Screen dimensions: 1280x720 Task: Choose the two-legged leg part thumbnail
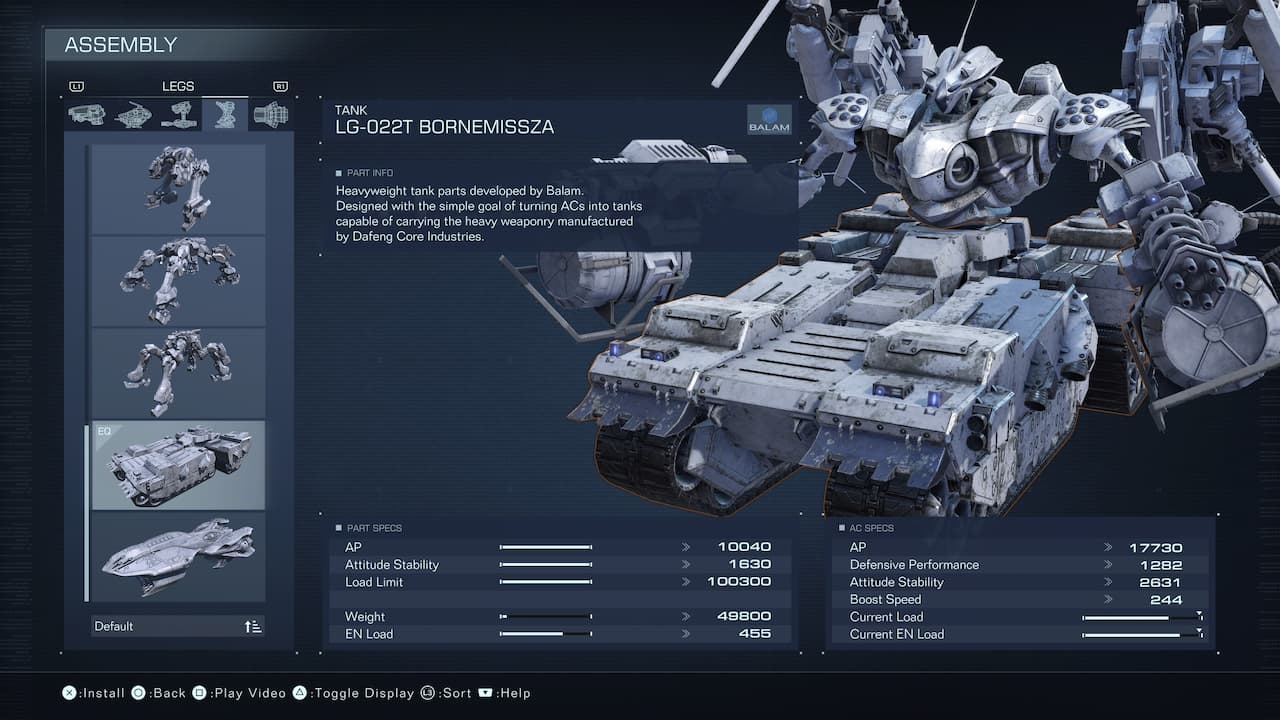tap(179, 189)
